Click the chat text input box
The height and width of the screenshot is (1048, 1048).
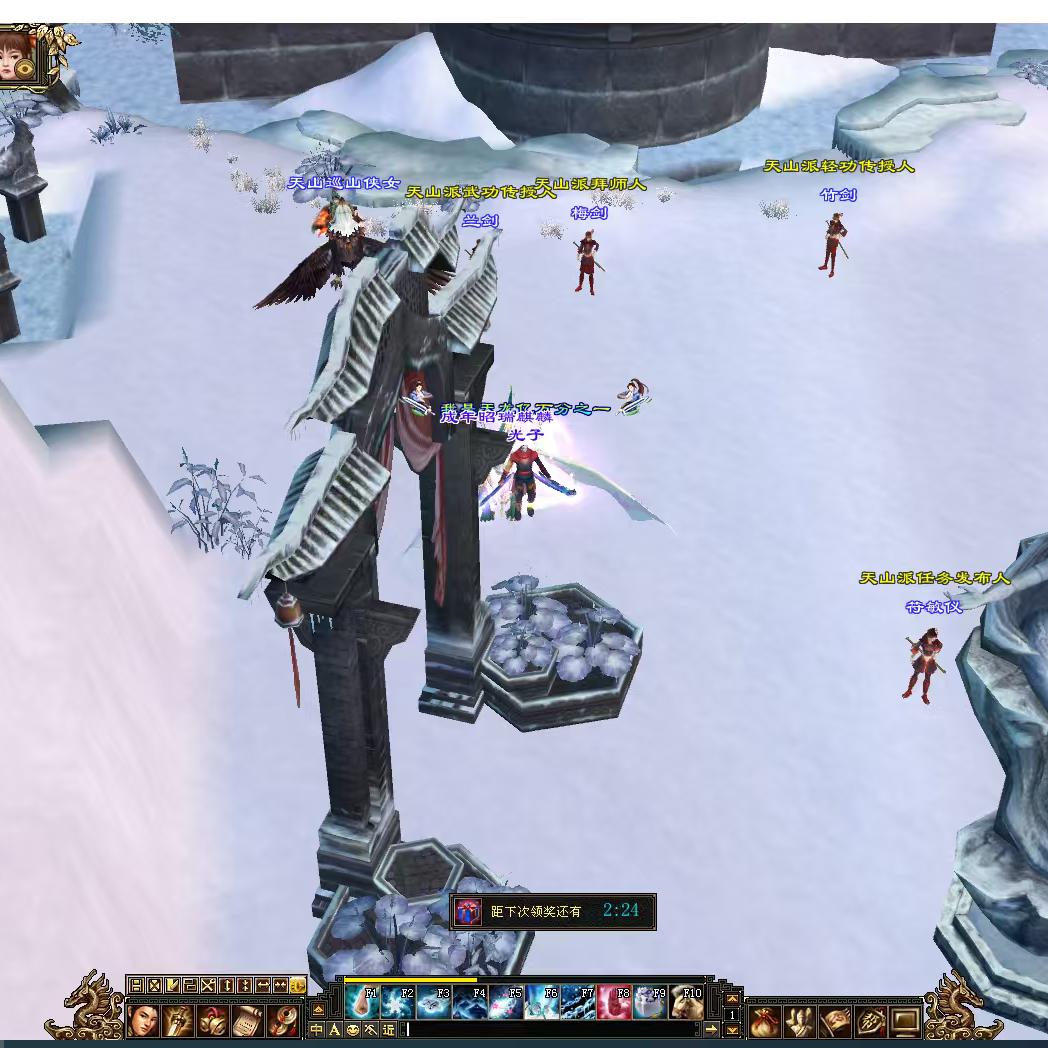pyautogui.click(x=550, y=1029)
